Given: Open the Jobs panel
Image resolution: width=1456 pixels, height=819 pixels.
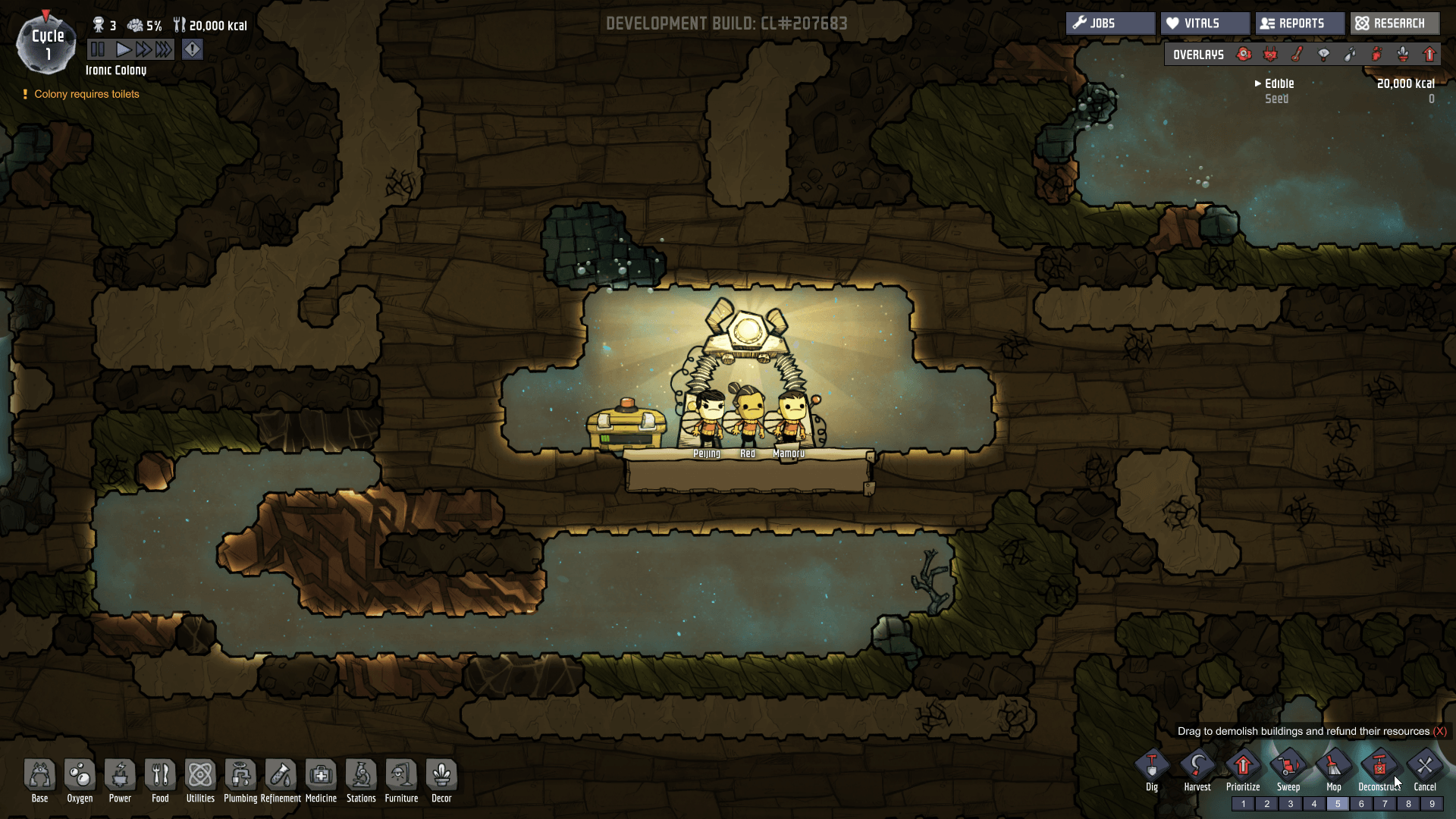Looking at the screenshot, I should coord(1110,24).
